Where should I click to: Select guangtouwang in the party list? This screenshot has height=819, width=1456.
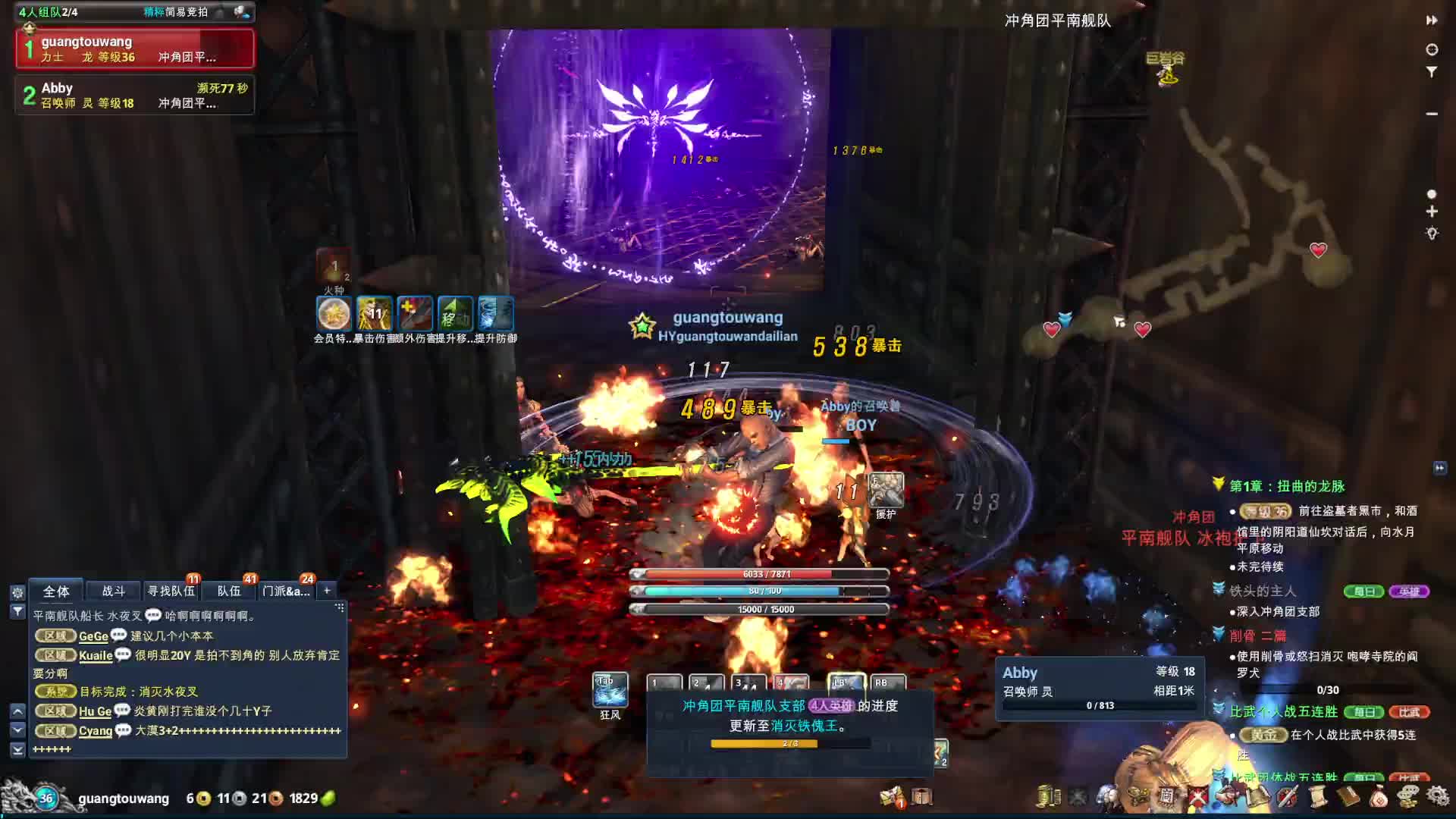click(135, 49)
